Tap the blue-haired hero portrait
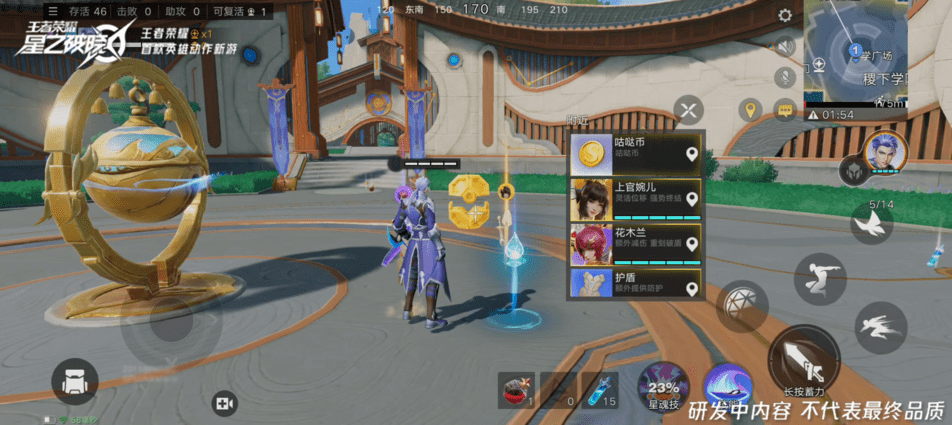 (x=885, y=152)
